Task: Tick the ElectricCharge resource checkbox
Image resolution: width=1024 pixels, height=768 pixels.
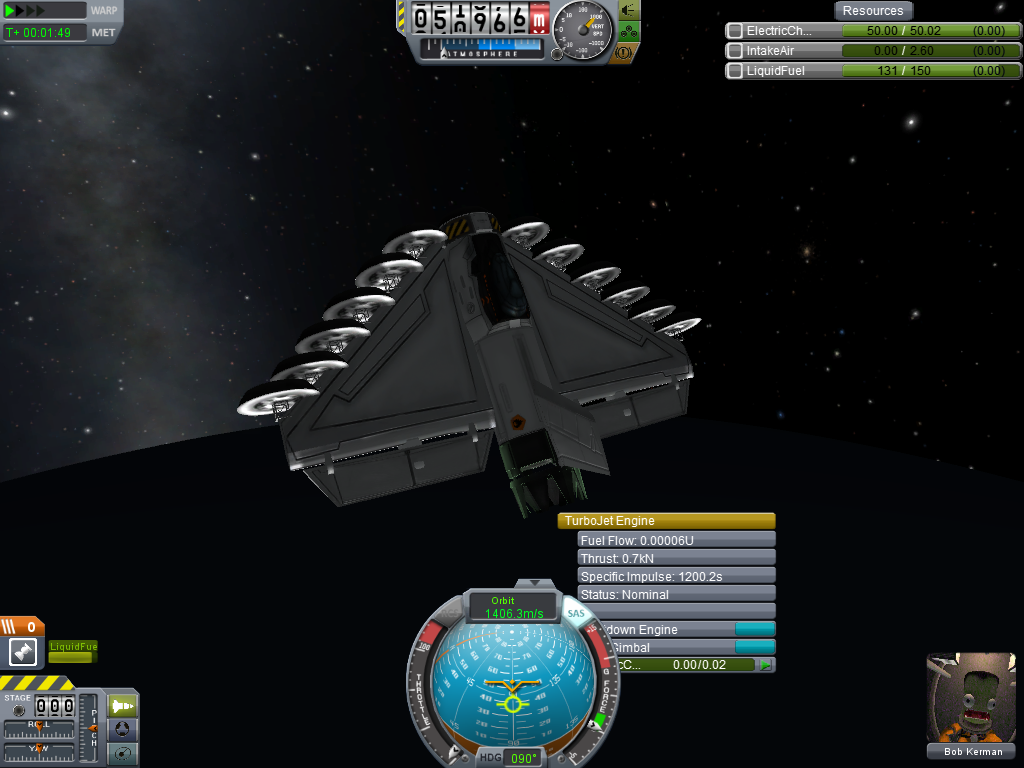Action: pyautogui.click(x=735, y=31)
